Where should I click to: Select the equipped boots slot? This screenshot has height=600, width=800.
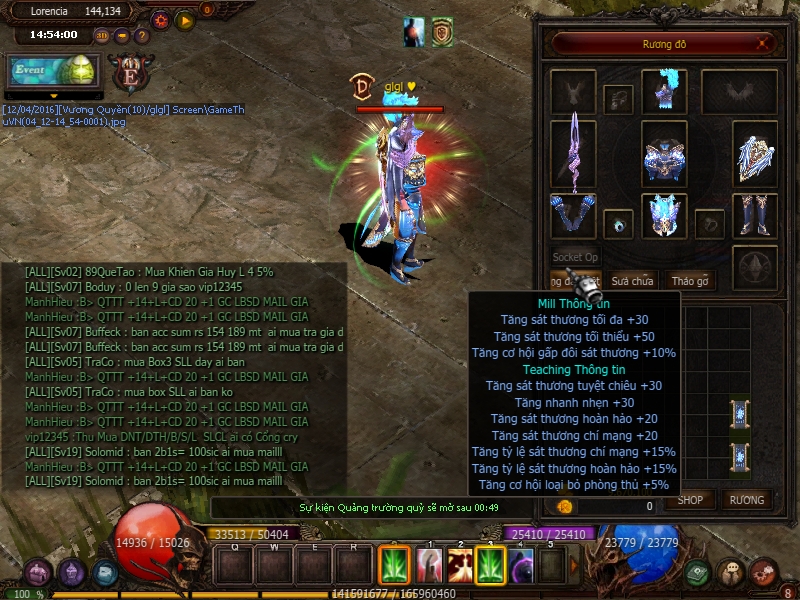[755, 216]
